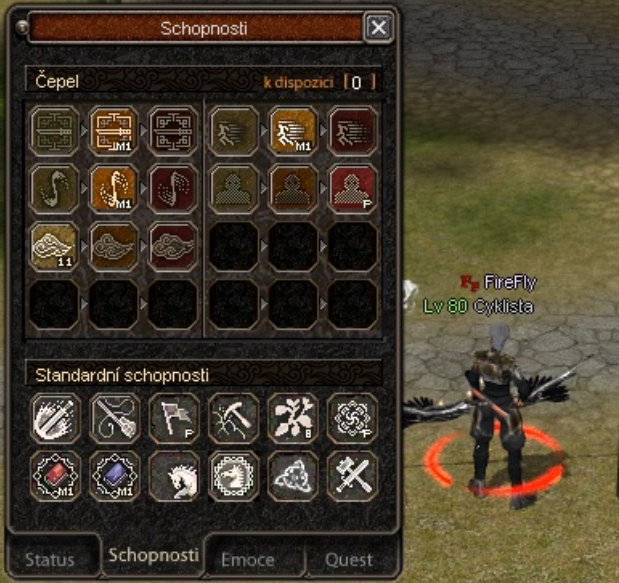Viewport: 619px width, 583px height.
Task: Click the red book skill icon
Action: point(53,476)
